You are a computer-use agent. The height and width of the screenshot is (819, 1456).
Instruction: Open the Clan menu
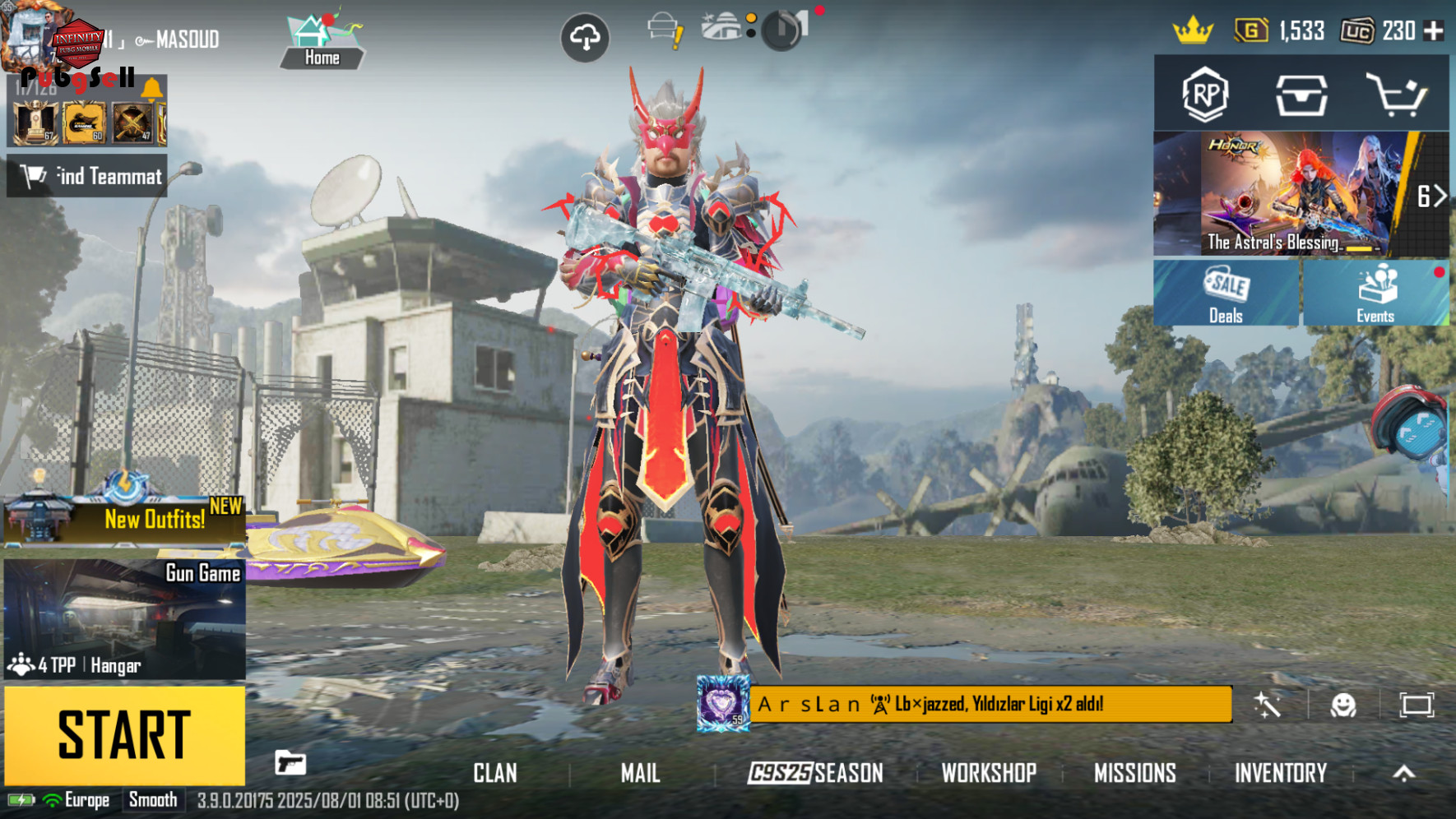click(494, 773)
